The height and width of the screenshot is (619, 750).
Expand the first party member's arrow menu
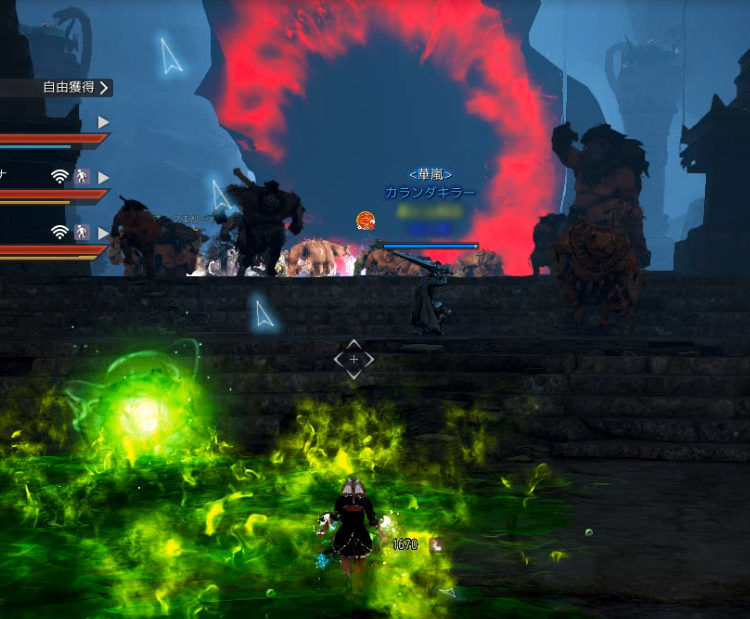pos(103,122)
